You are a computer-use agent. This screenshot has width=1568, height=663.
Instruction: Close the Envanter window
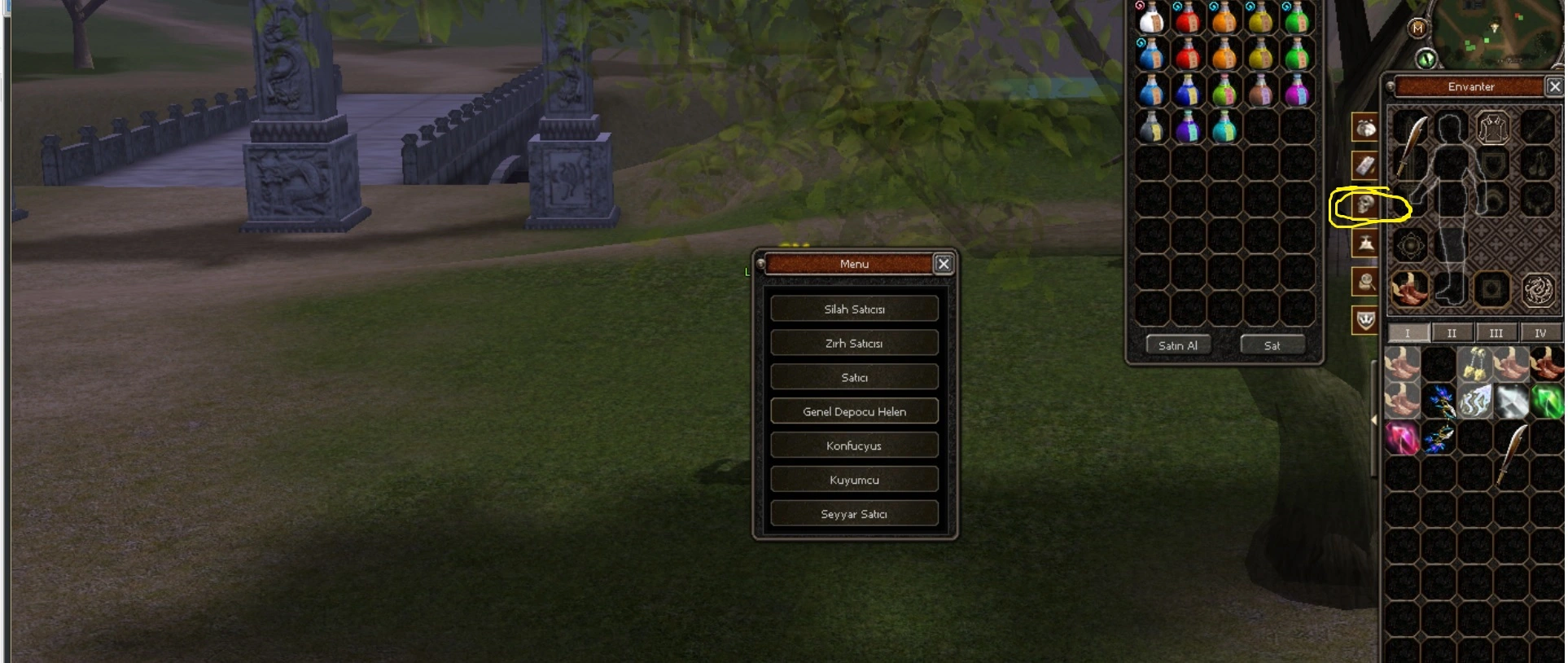pos(1555,86)
